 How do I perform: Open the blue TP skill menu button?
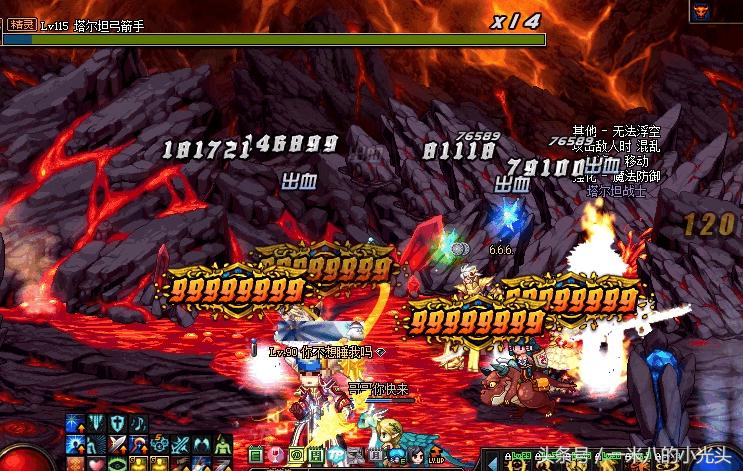click(x=337, y=455)
